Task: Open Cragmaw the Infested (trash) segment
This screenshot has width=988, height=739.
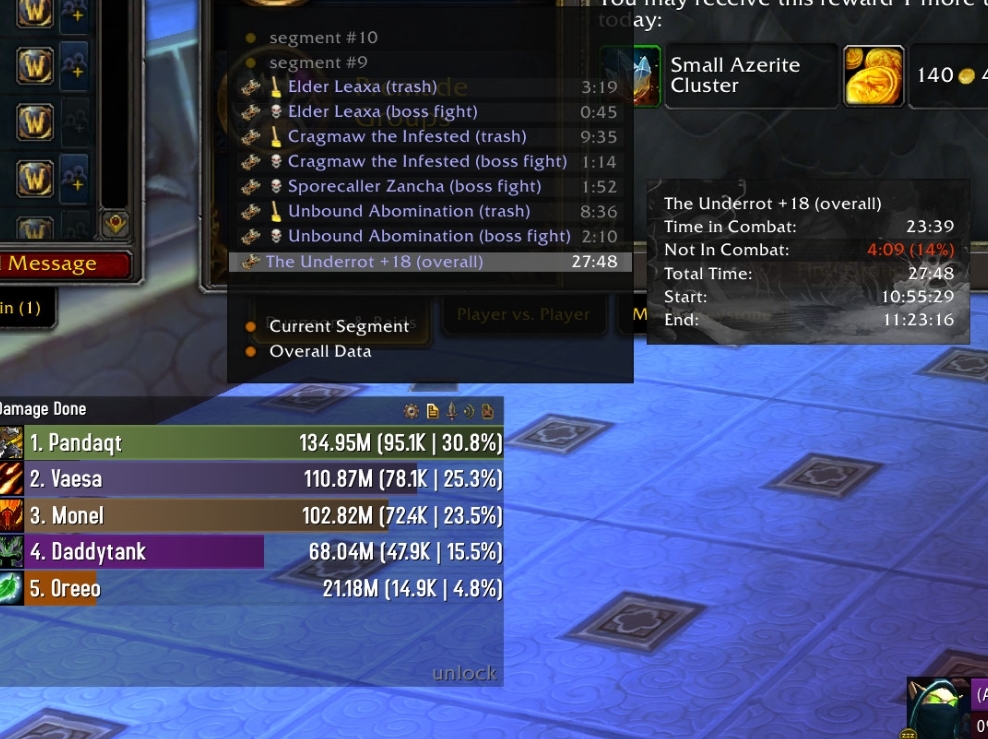Action: pyautogui.click(x=406, y=137)
